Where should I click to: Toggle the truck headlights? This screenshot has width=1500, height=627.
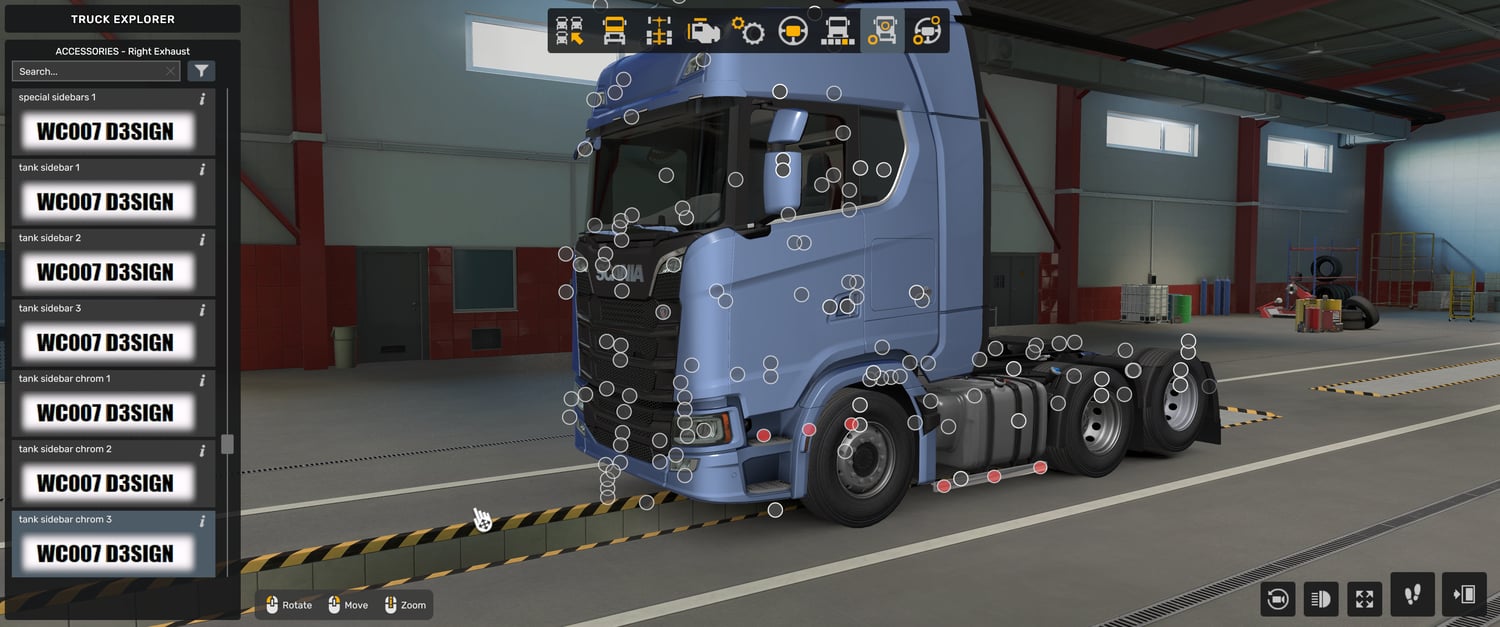[x=1320, y=599]
